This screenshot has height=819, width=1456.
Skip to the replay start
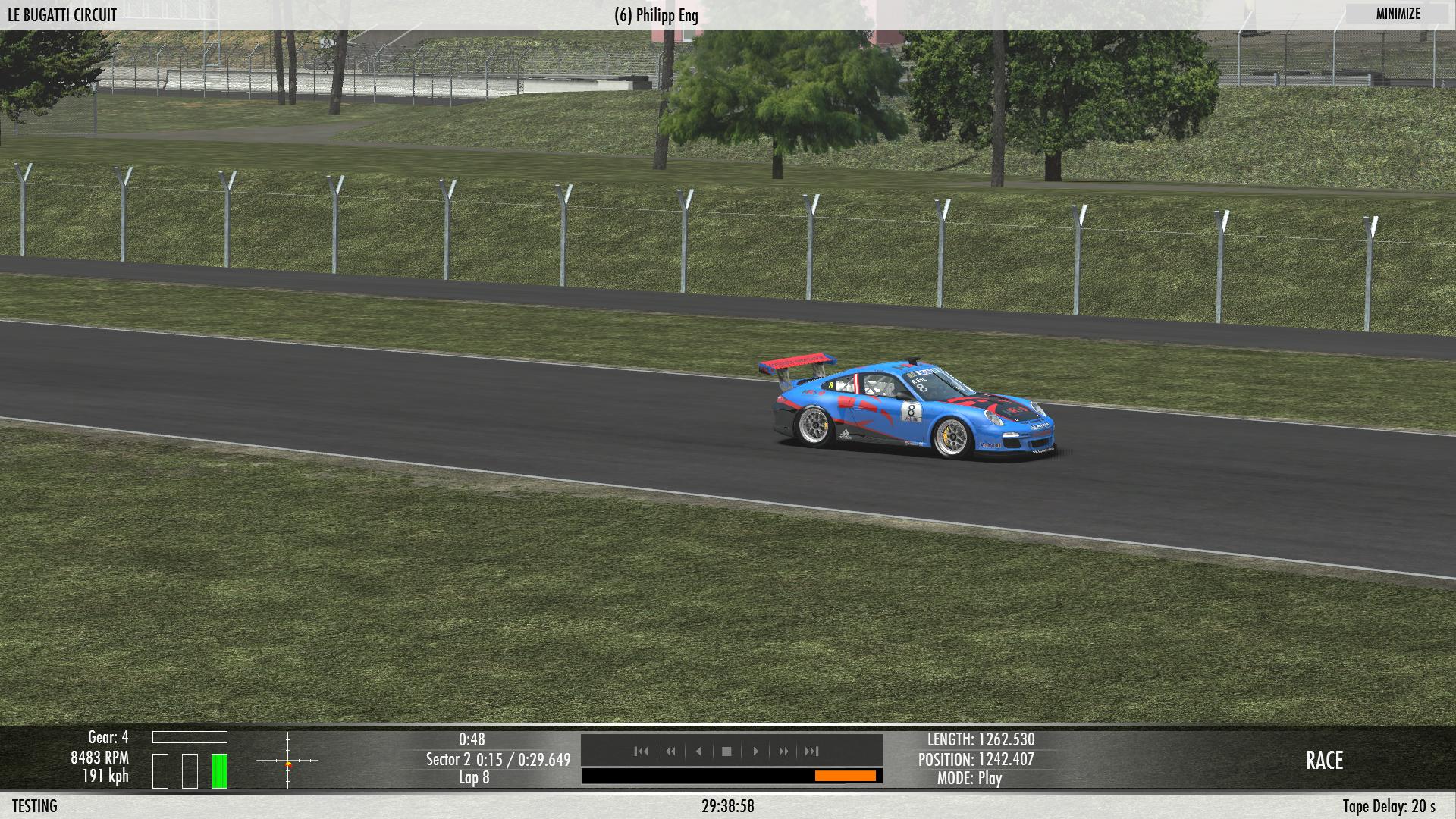pos(641,752)
